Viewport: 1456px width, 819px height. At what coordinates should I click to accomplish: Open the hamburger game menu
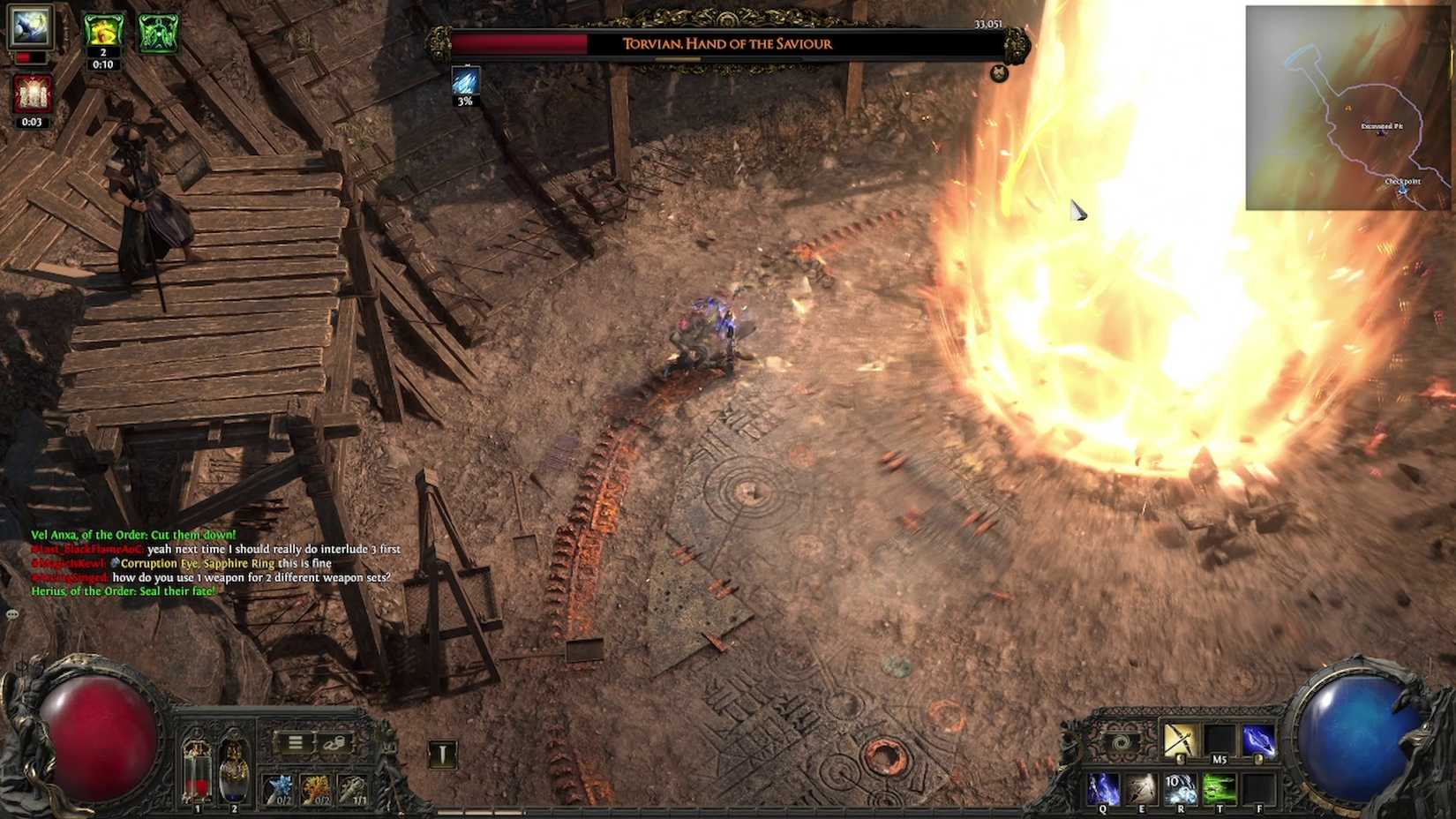click(x=296, y=742)
